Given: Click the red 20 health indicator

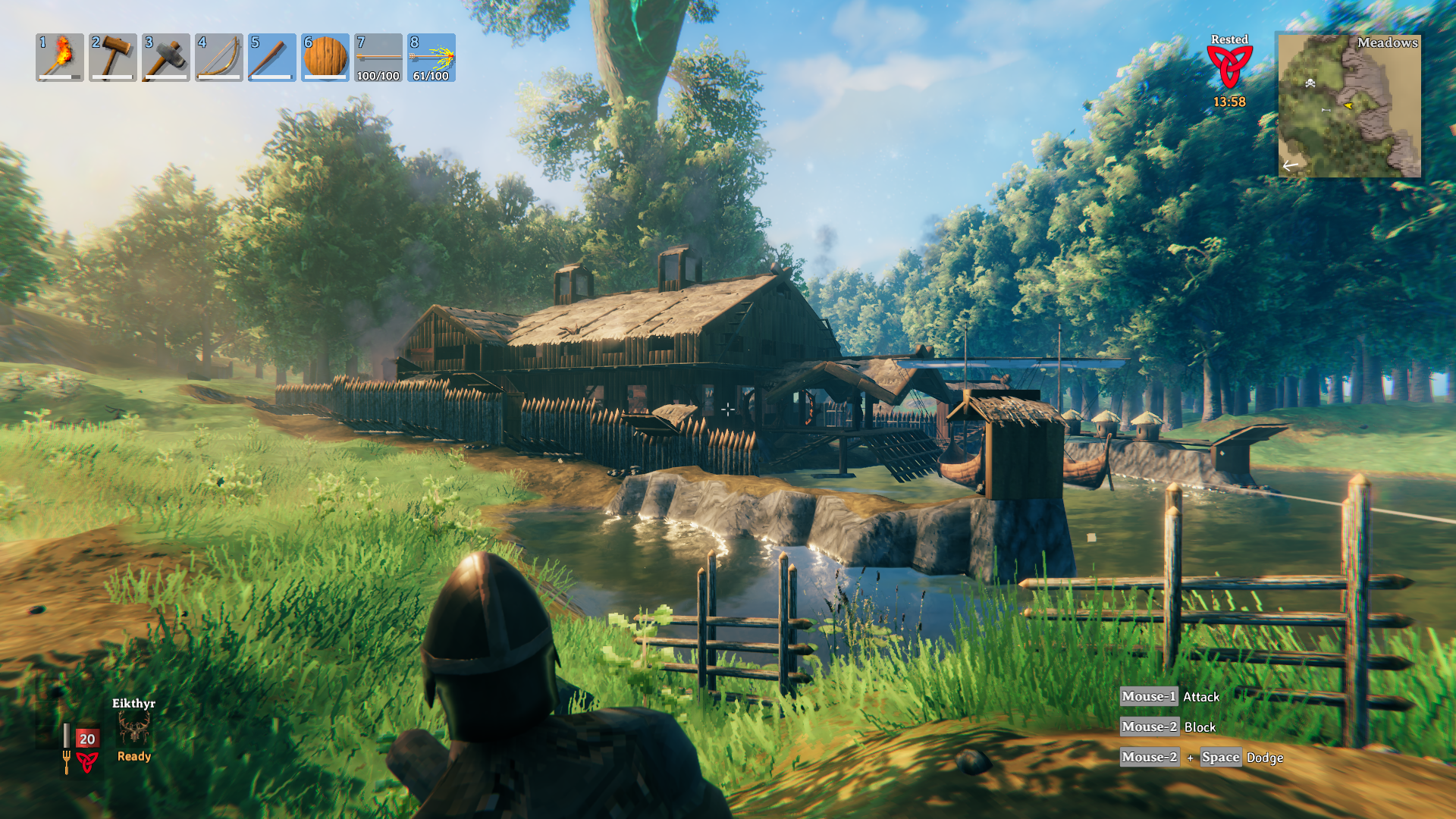Looking at the screenshot, I should click(87, 739).
